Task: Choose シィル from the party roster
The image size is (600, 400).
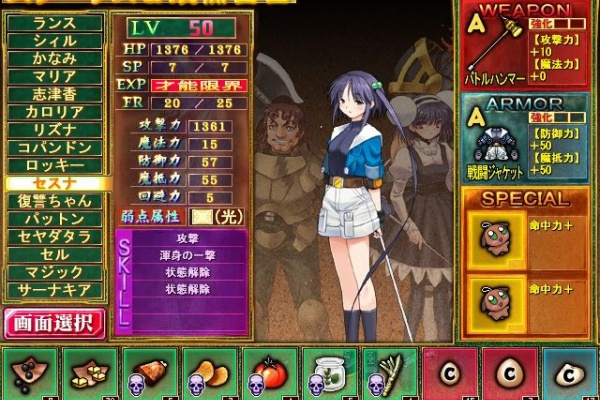Action: click(x=54, y=41)
